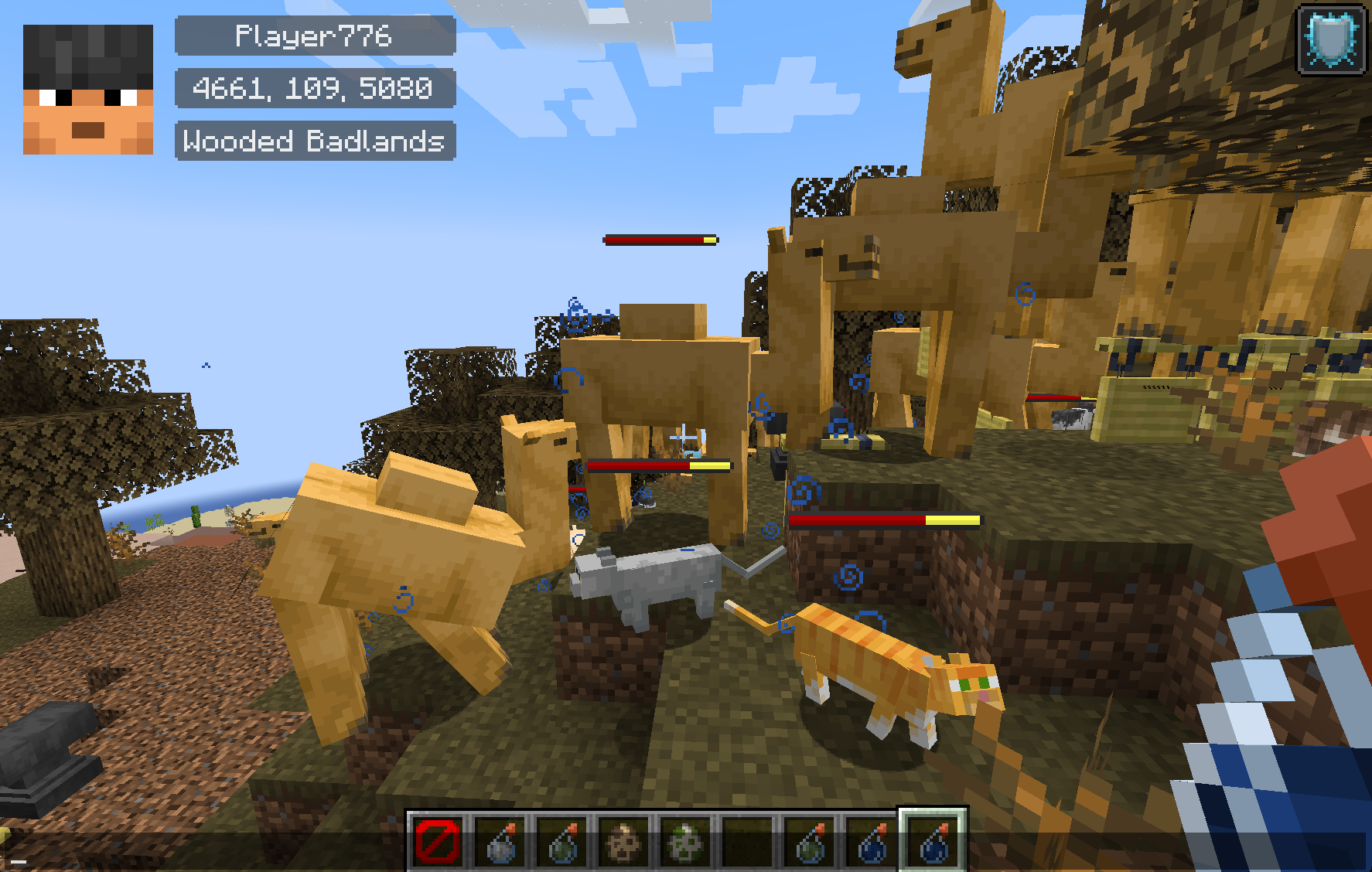Screen dimensions: 1372x872
Task: Pick the green spotted spawn egg
Action: click(685, 841)
